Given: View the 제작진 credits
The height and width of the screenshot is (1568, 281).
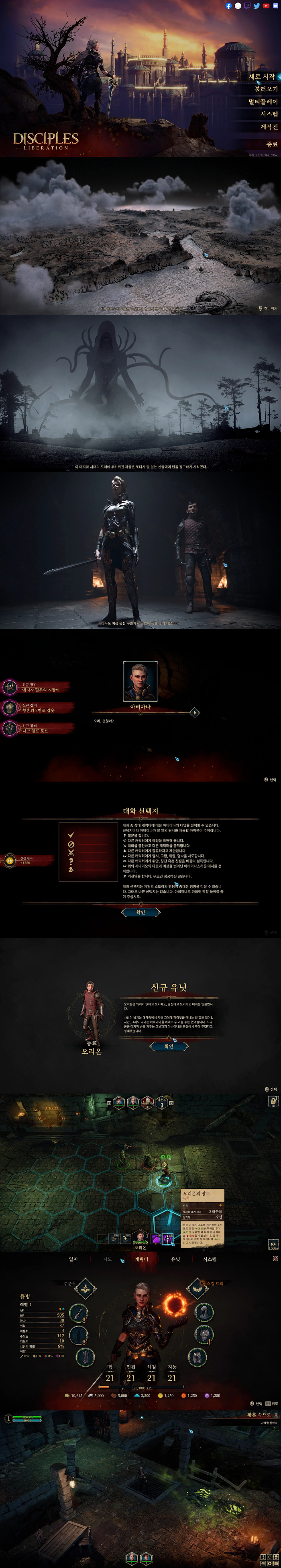Looking at the screenshot, I should [269, 127].
